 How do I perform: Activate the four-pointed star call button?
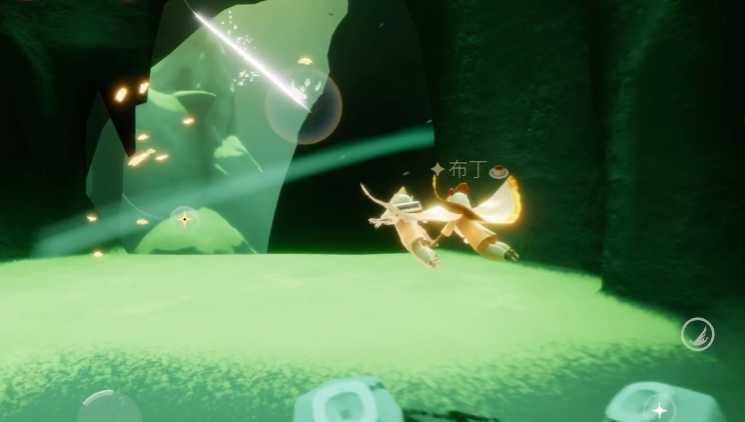click(660, 409)
